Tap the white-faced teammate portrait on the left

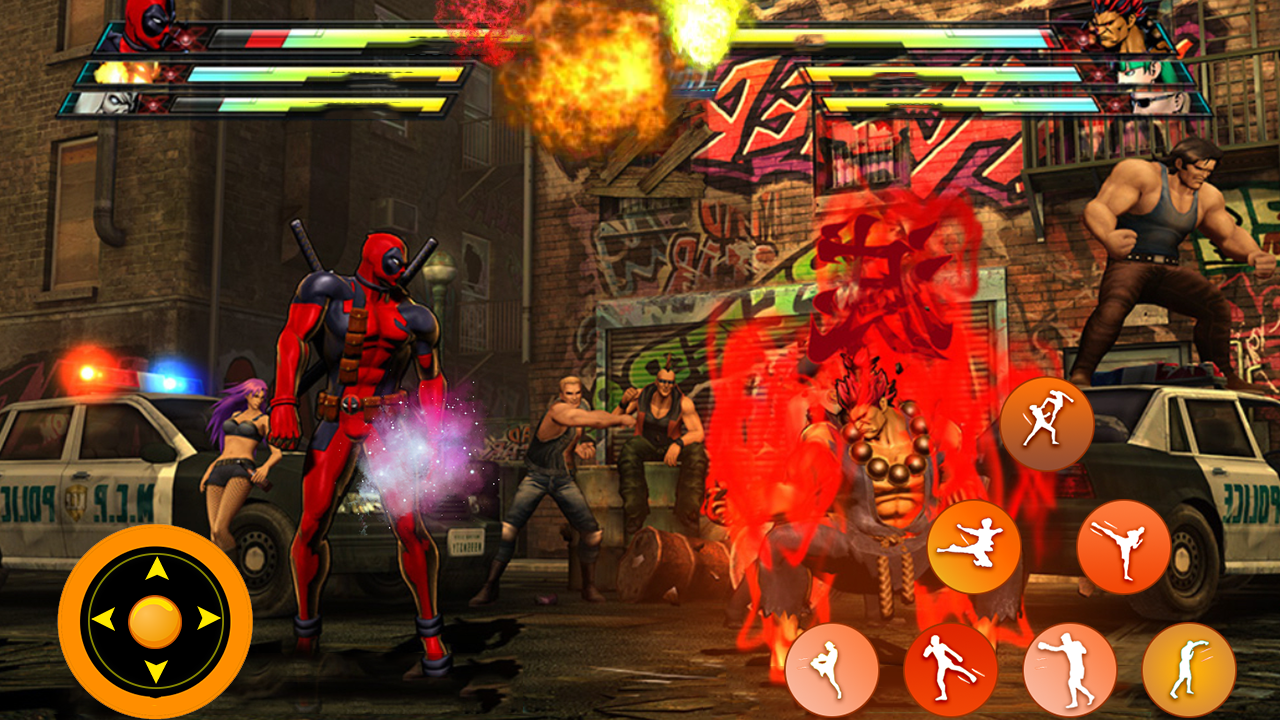point(105,103)
